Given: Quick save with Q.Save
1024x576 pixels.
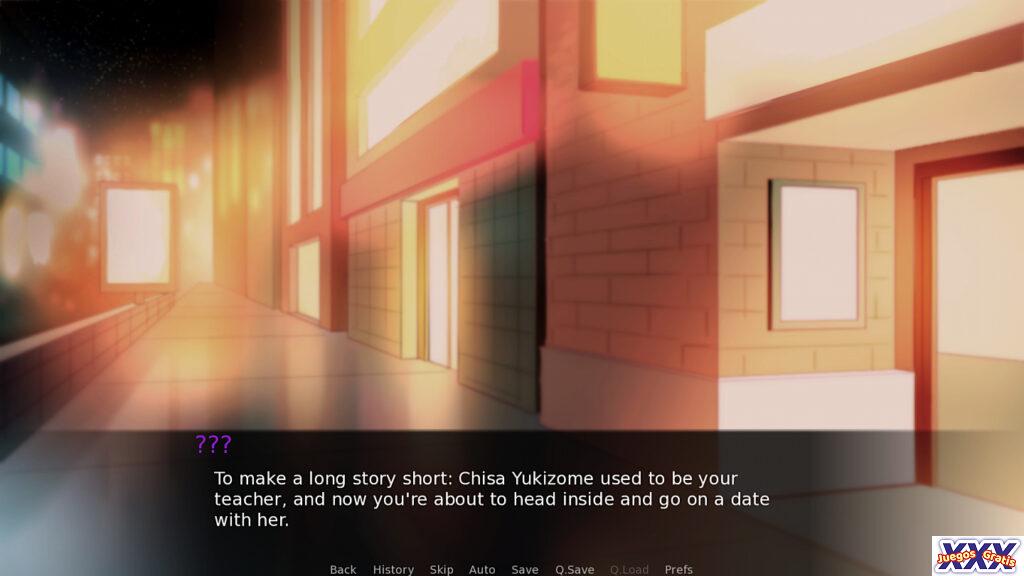Looking at the screenshot, I should pos(575,569).
